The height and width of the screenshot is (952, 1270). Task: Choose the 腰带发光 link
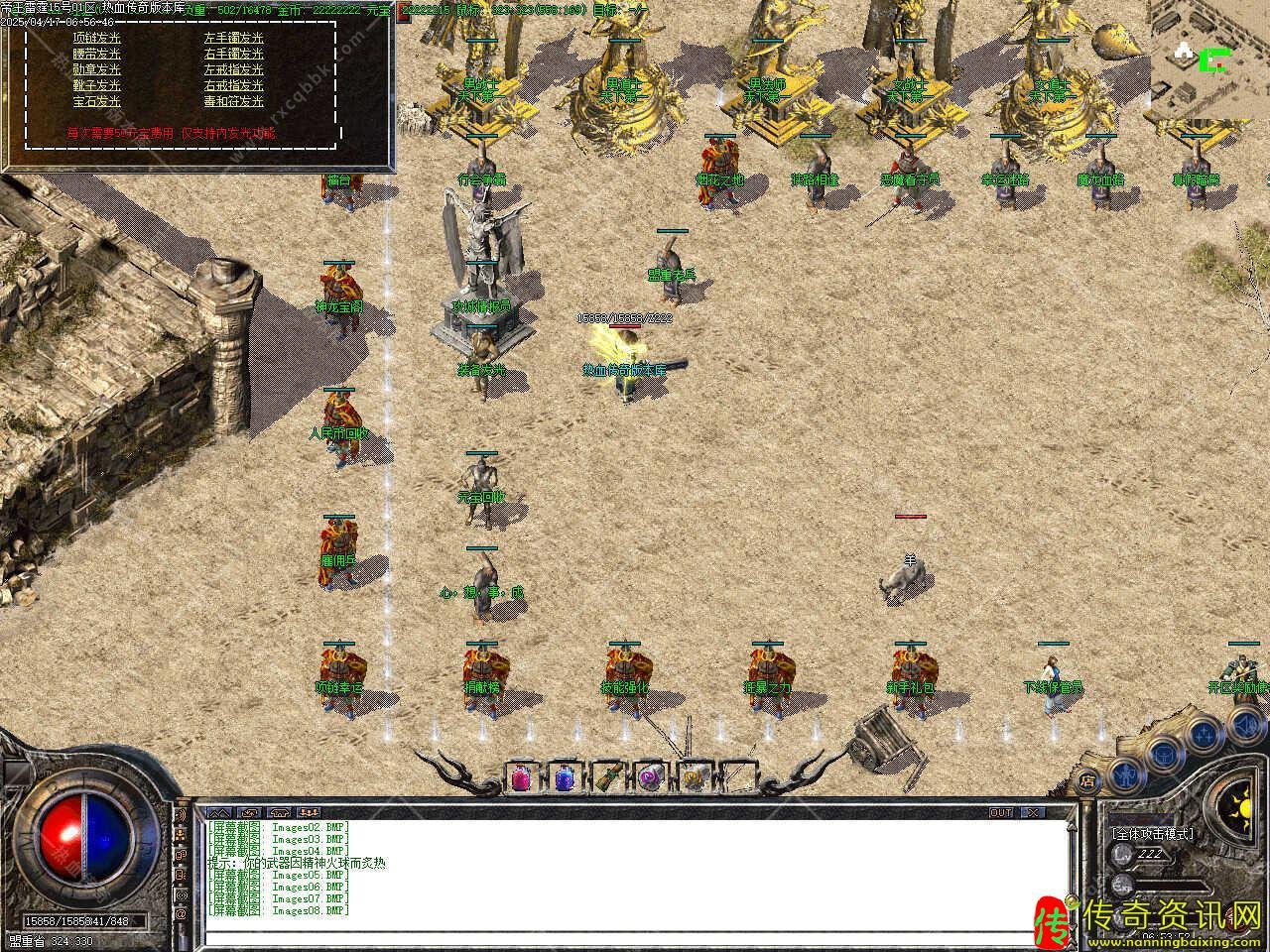pos(96,55)
